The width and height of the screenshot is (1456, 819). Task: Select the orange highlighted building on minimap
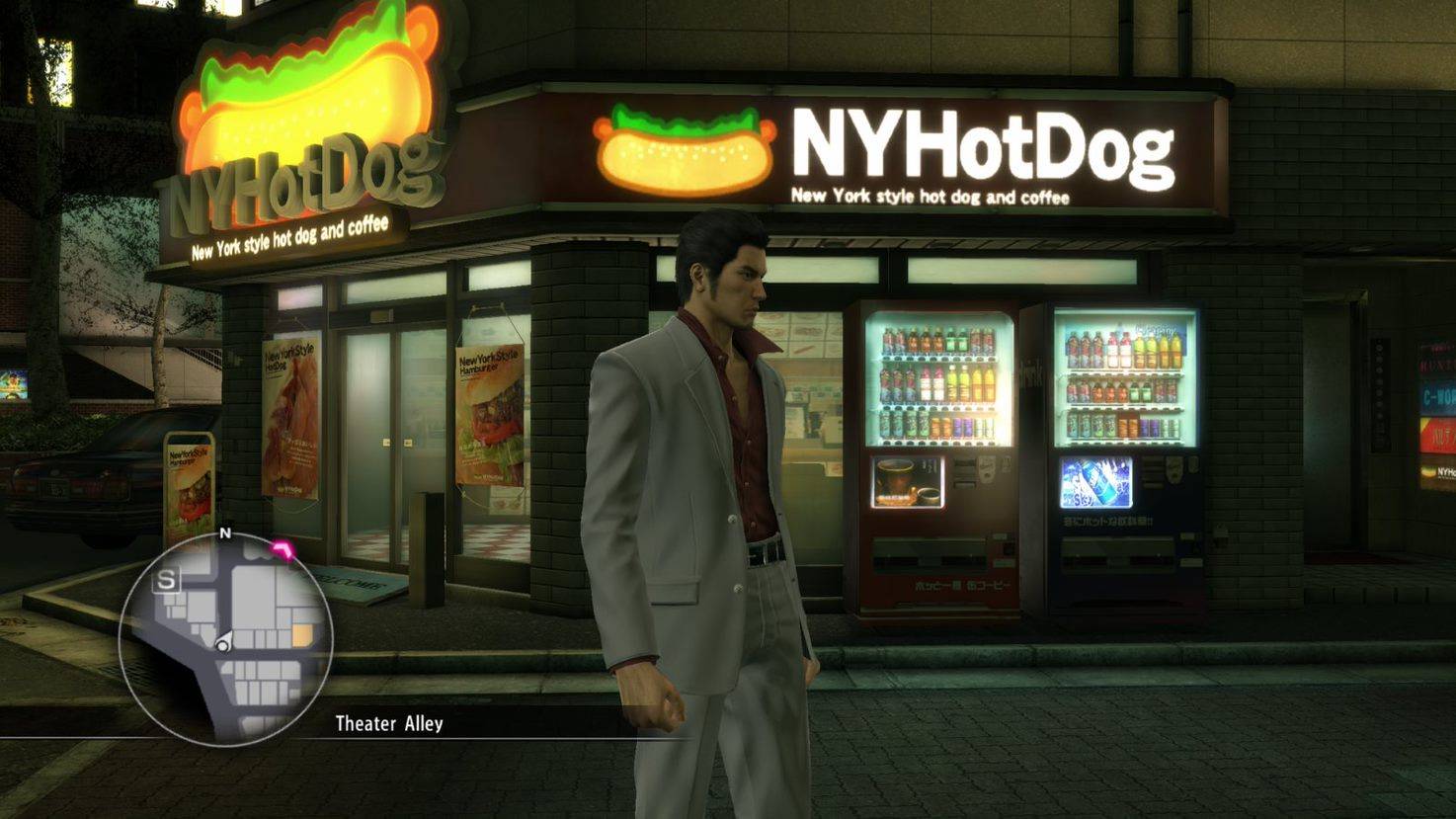tap(302, 635)
